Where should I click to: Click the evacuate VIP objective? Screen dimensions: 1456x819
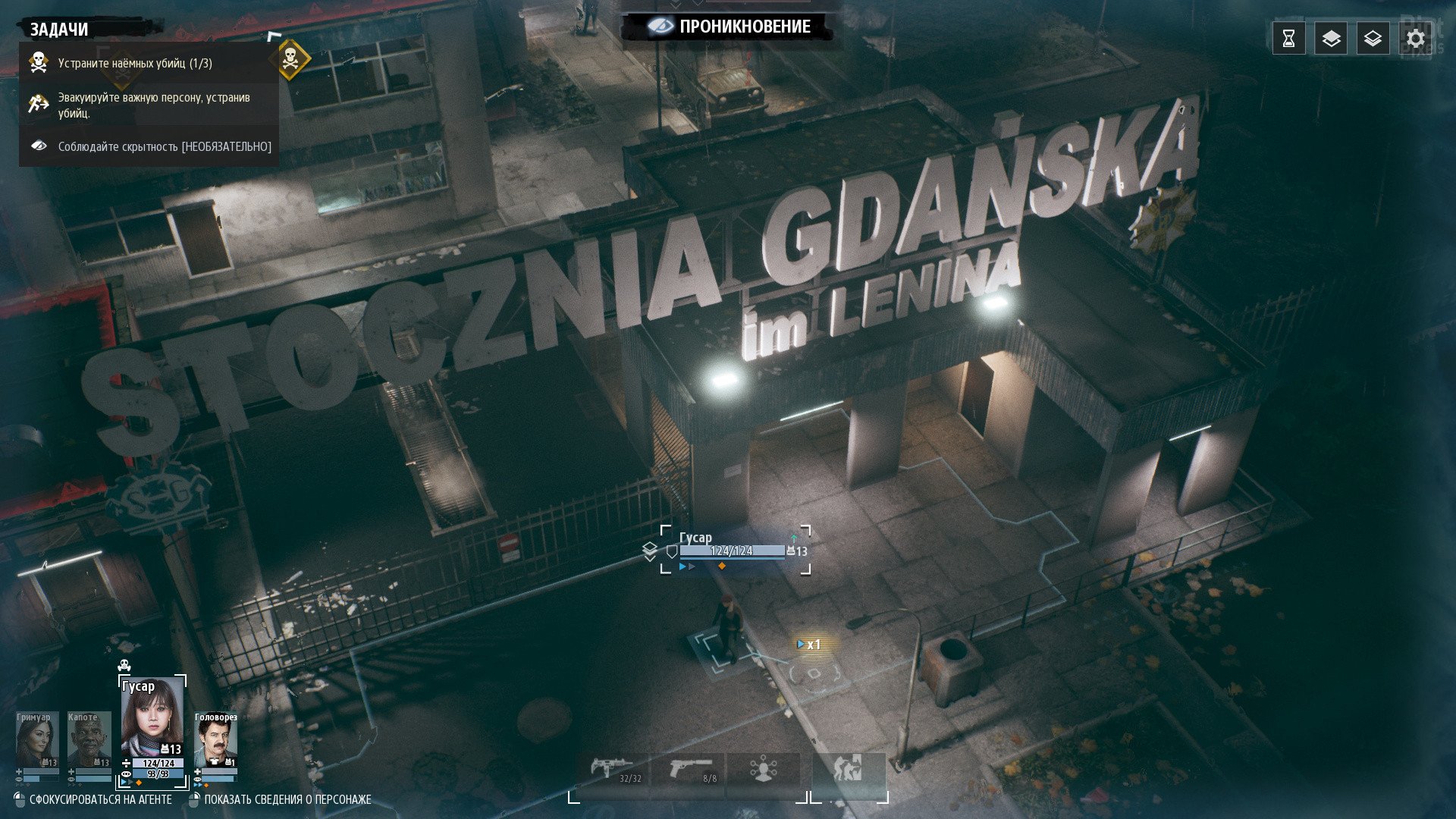click(x=153, y=105)
